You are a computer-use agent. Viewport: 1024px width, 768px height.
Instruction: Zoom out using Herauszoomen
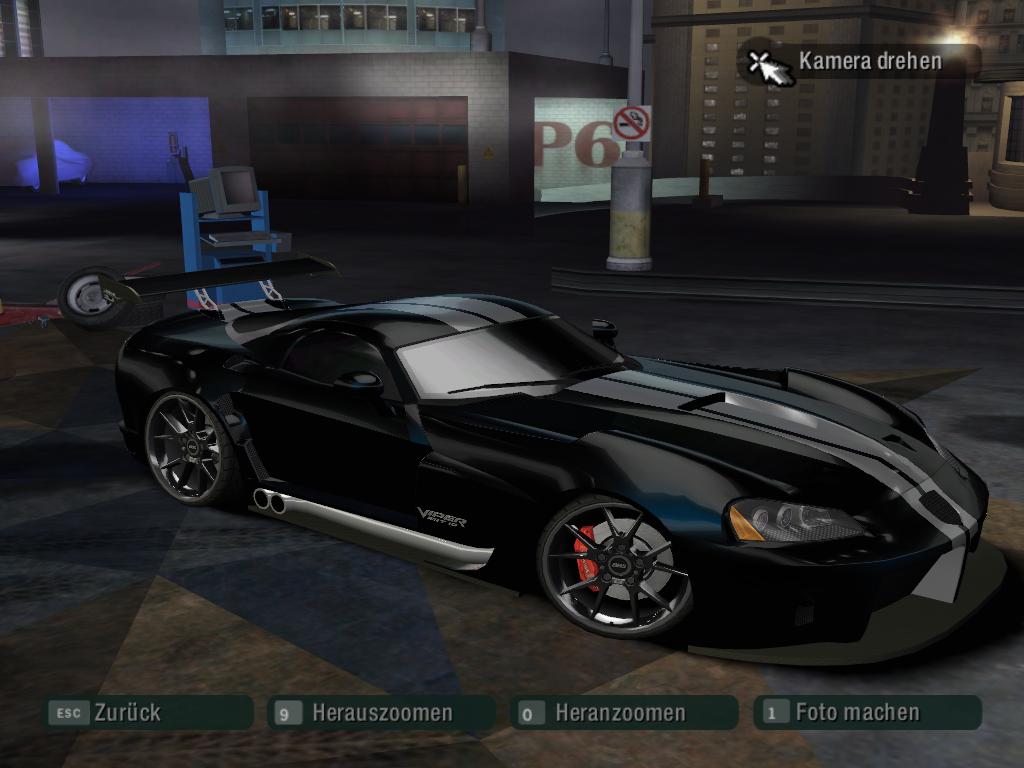(x=381, y=713)
